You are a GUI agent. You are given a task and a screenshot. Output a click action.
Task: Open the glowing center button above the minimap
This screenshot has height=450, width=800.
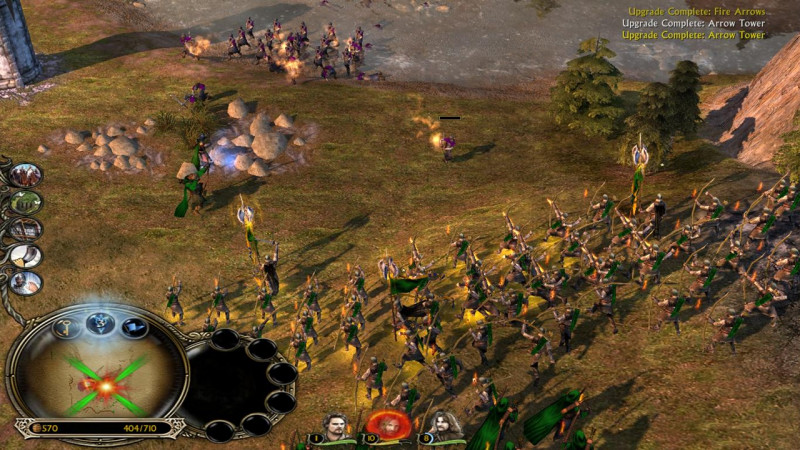98,322
